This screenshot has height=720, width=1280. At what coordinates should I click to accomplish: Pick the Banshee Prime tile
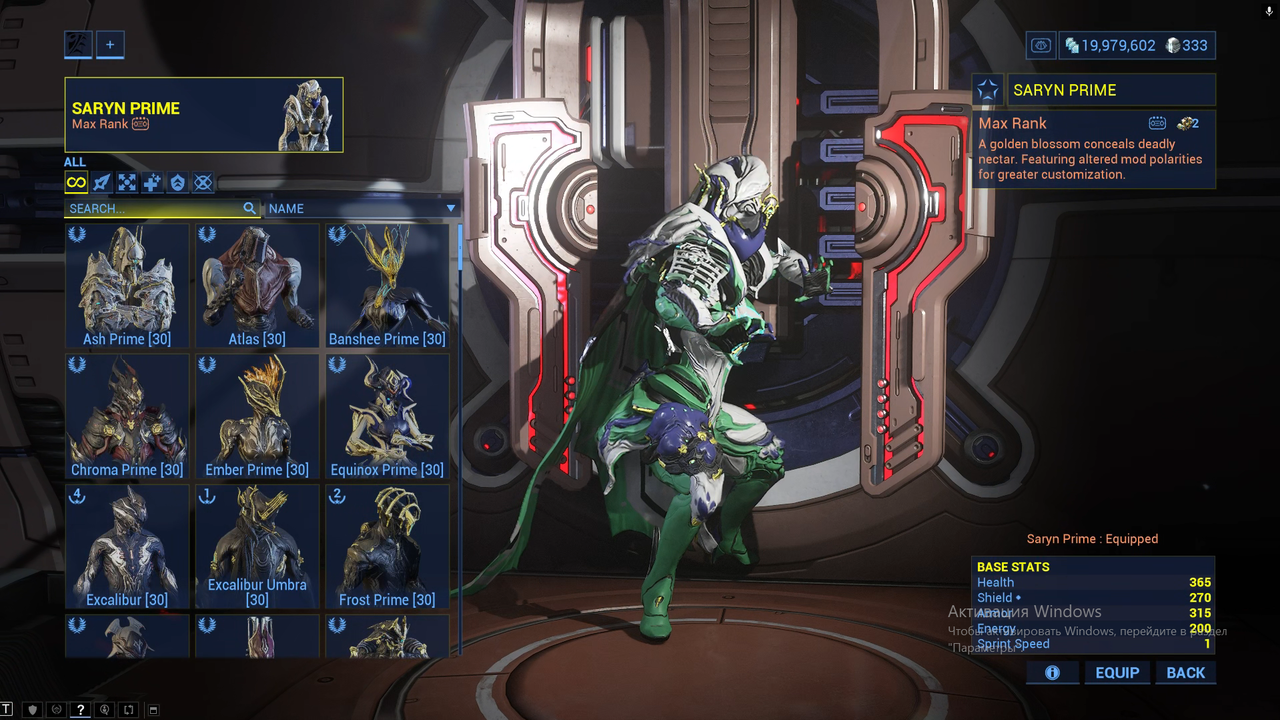click(387, 286)
